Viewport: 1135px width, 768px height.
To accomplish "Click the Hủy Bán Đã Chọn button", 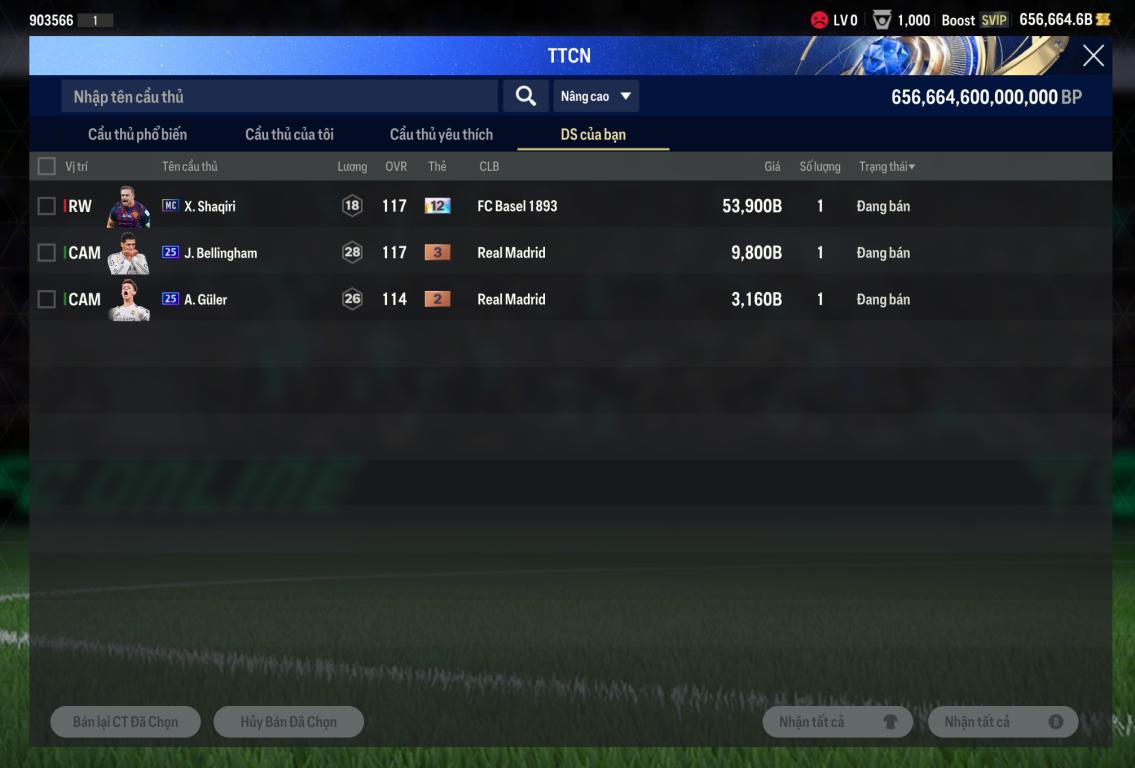I will click(x=288, y=722).
